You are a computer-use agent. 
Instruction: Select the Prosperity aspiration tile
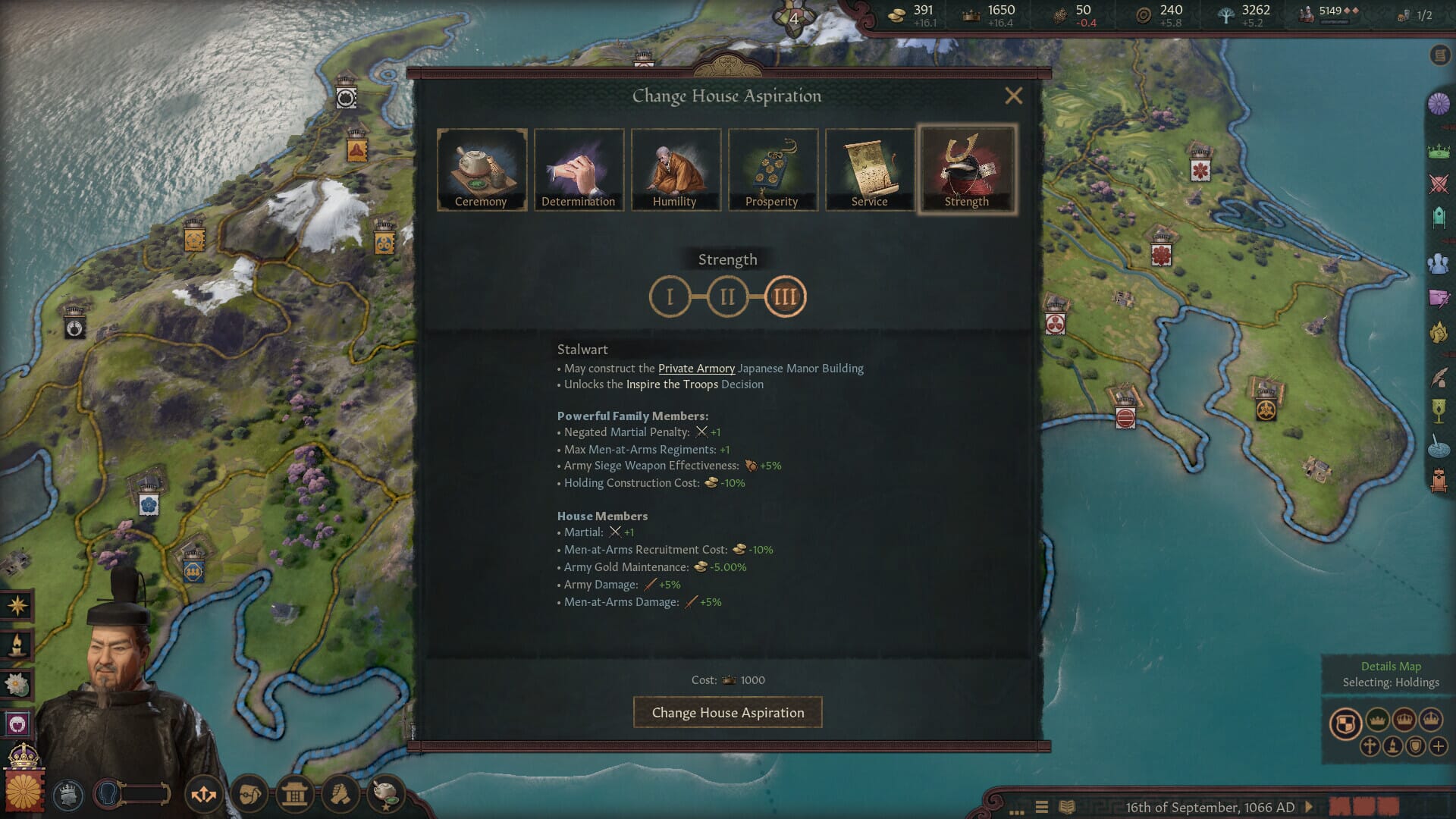[772, 169]
